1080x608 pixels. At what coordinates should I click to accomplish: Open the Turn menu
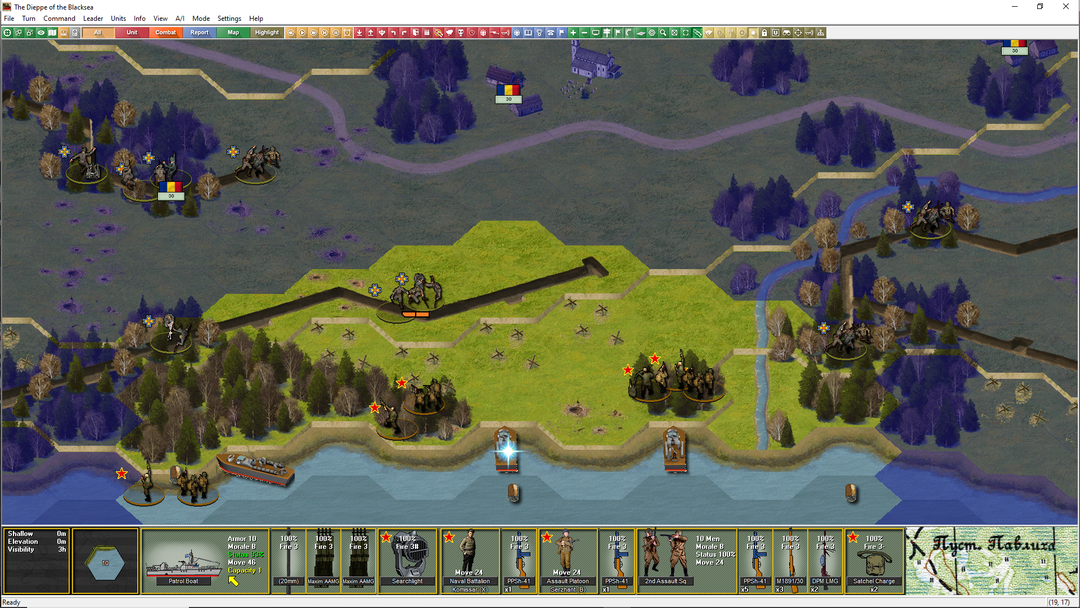click(29, 19)
